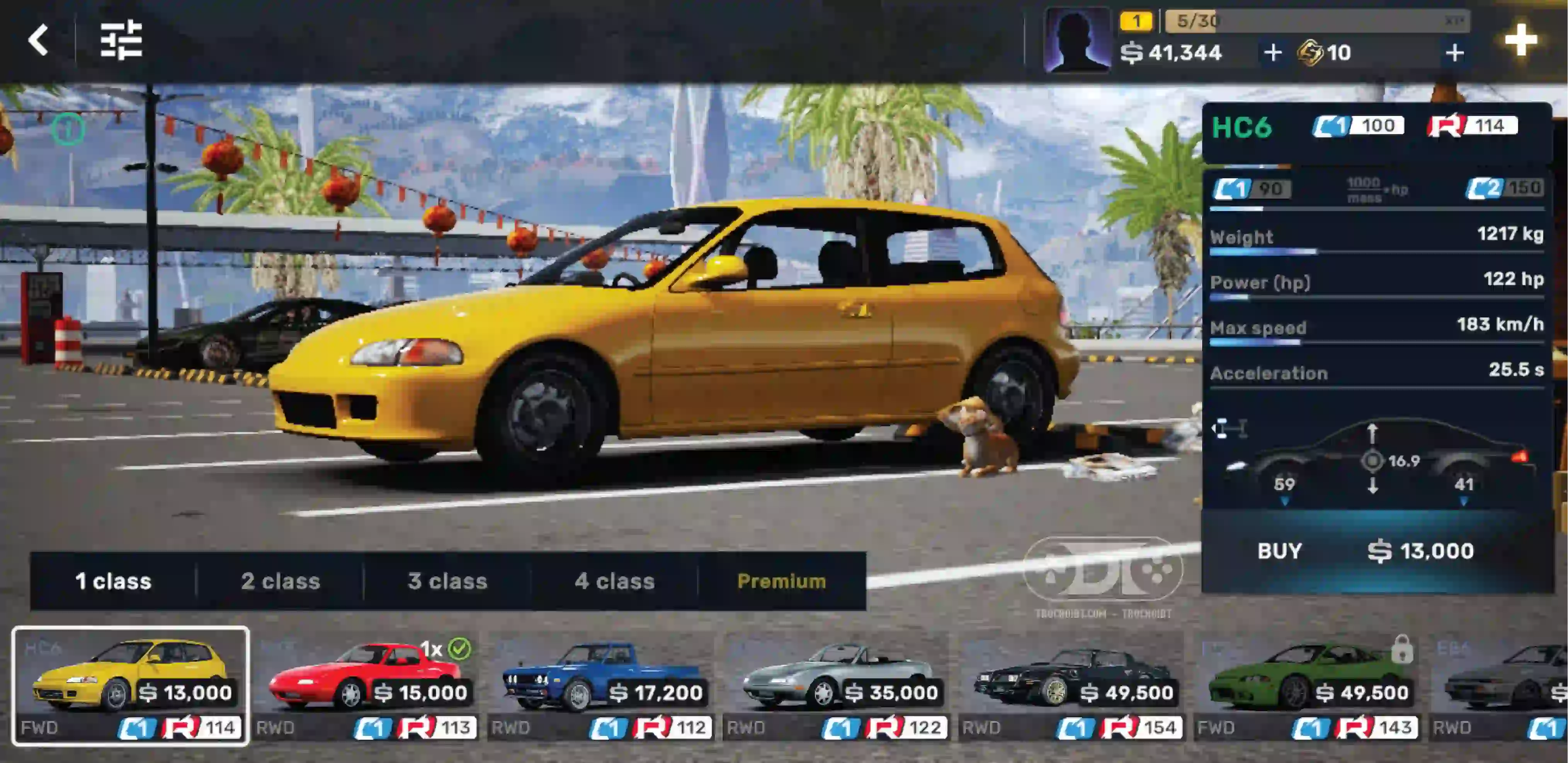Image resolution: width=1568 pixels, height=763 pixels.
Task: Open the large white plus menu
Action: [x=1520, y=40]
